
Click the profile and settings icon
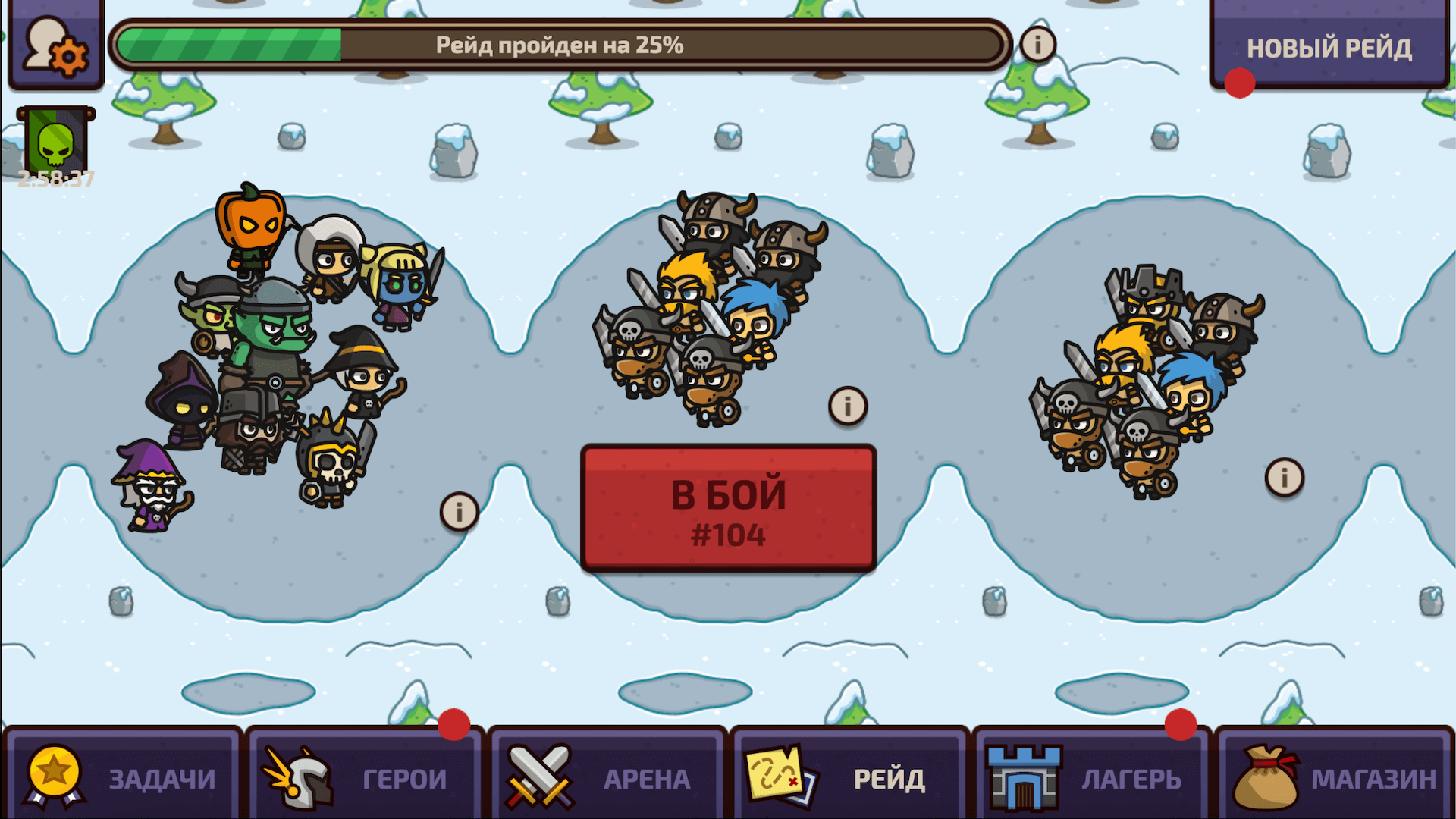click(55, 43)
